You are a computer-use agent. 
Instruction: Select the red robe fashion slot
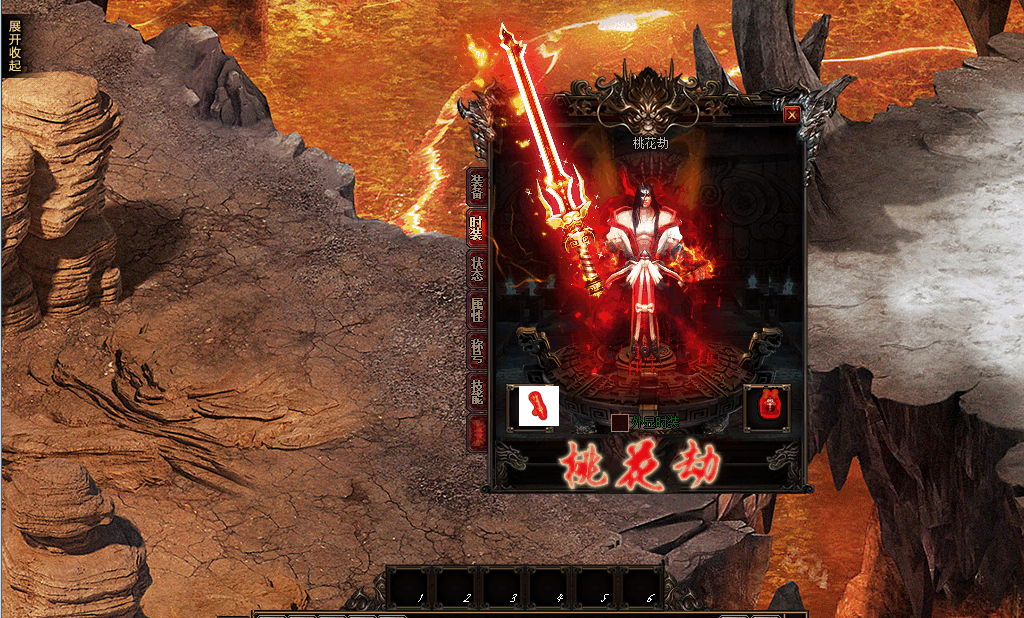tap(767, 407)
